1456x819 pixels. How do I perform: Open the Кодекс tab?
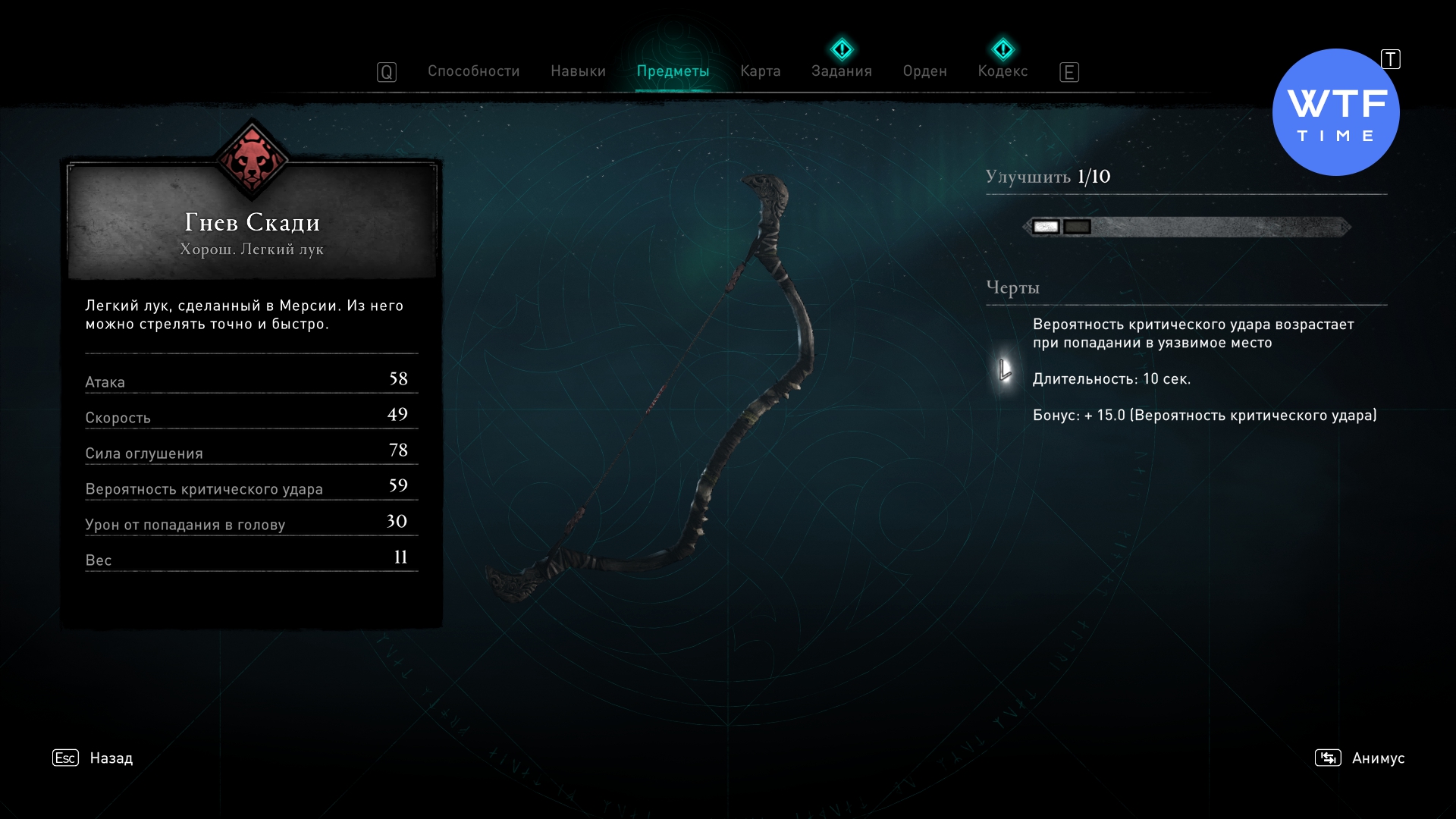pos(1003,71)
